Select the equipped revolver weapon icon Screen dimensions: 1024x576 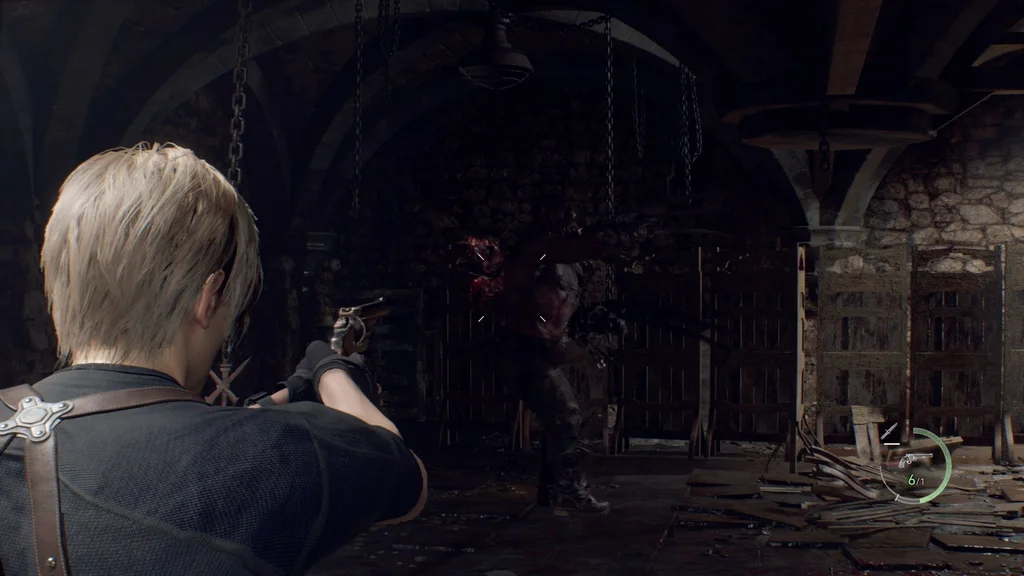914,460
